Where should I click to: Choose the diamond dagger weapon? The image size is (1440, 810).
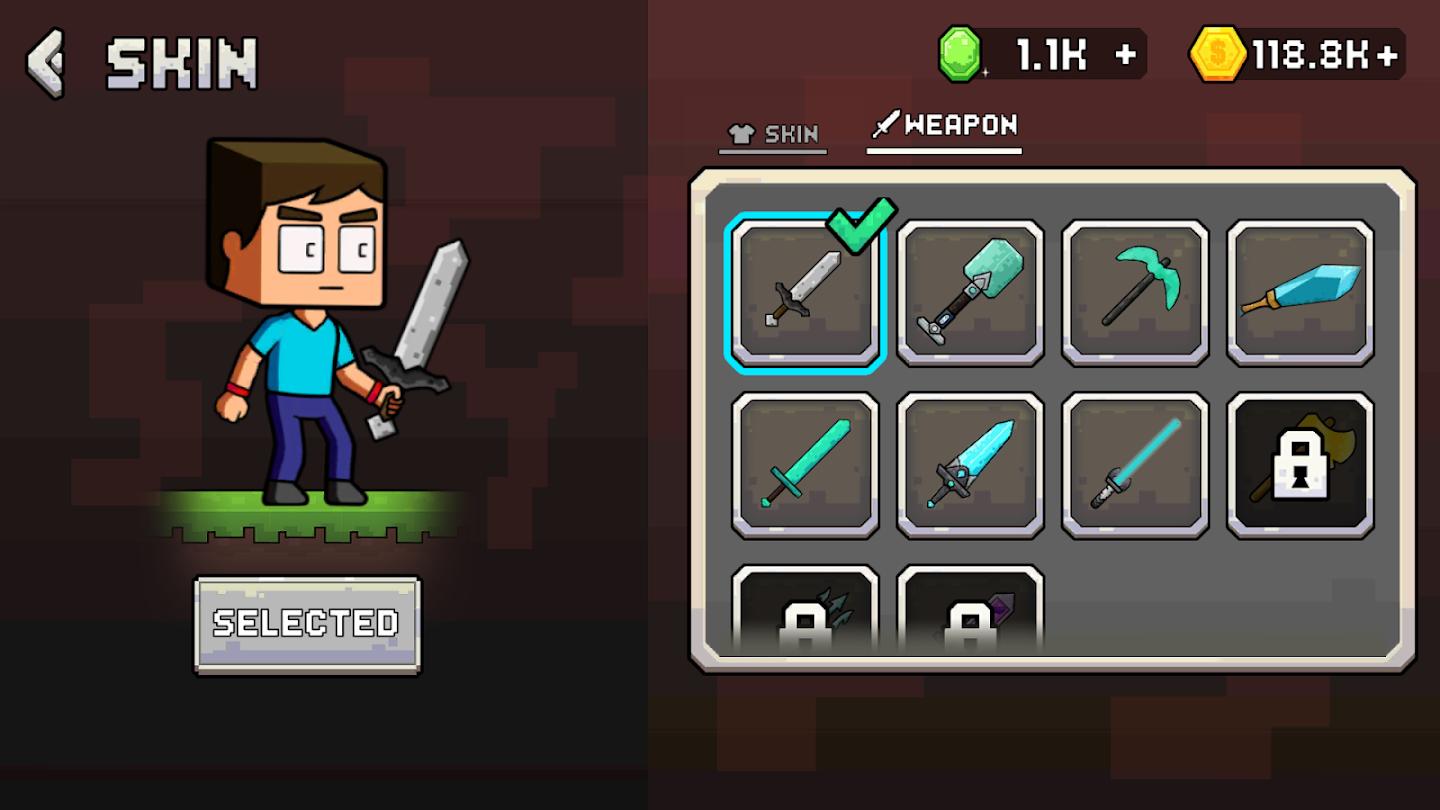1299,290
